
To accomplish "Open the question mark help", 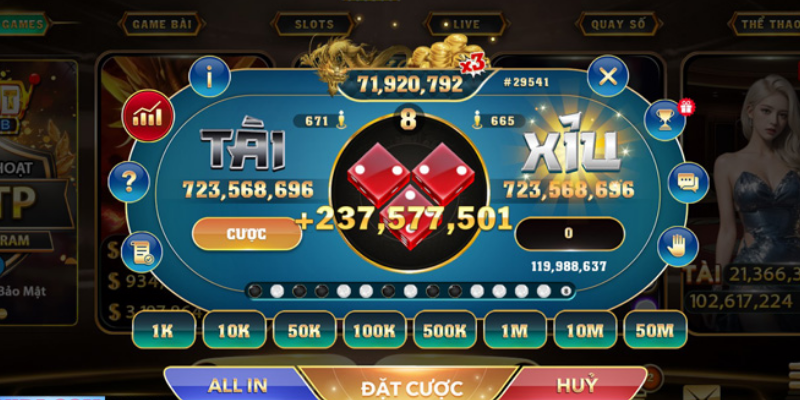I will click(130, 183).
